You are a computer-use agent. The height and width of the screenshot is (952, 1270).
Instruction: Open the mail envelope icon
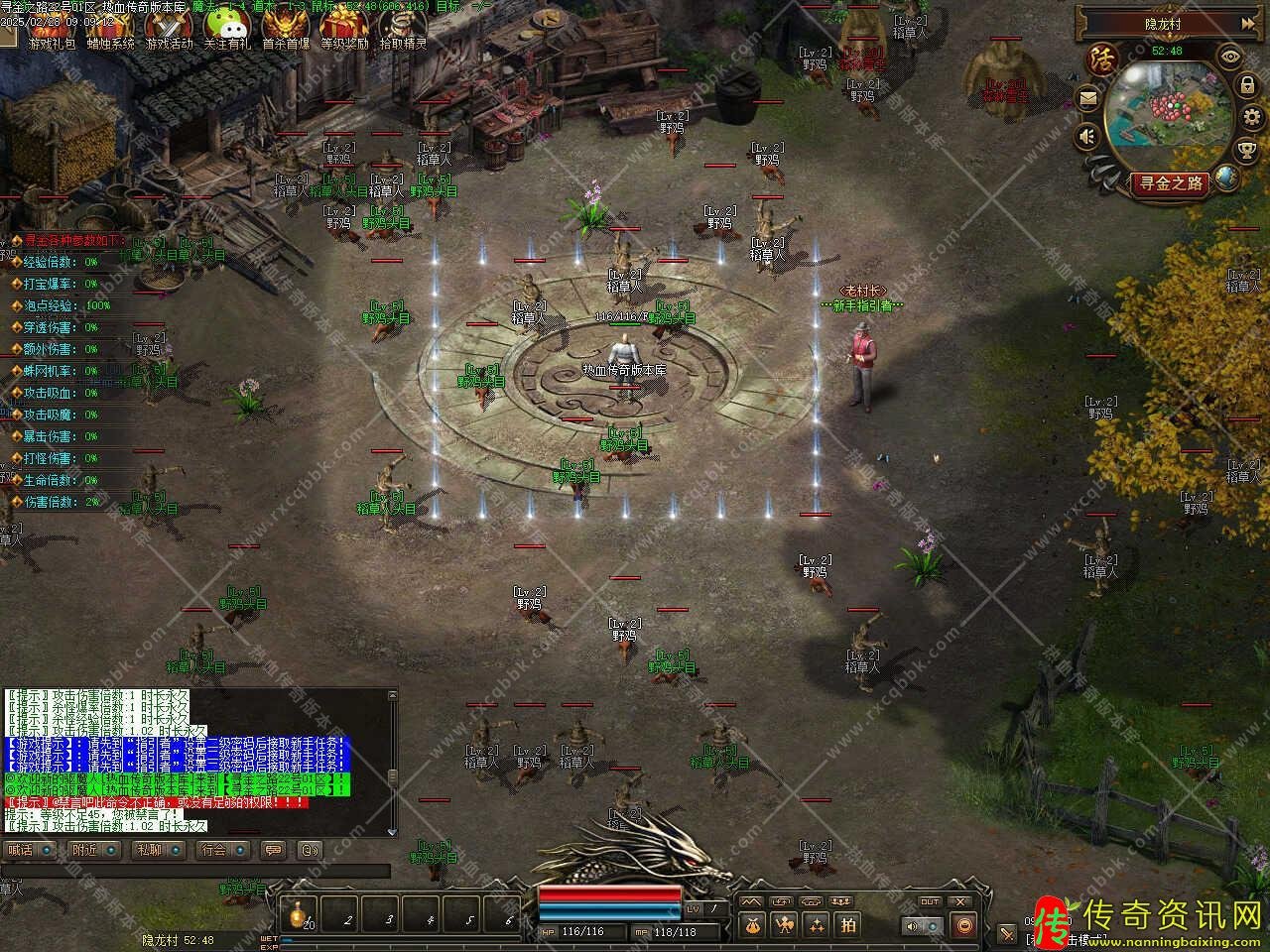click(1088, 98)
